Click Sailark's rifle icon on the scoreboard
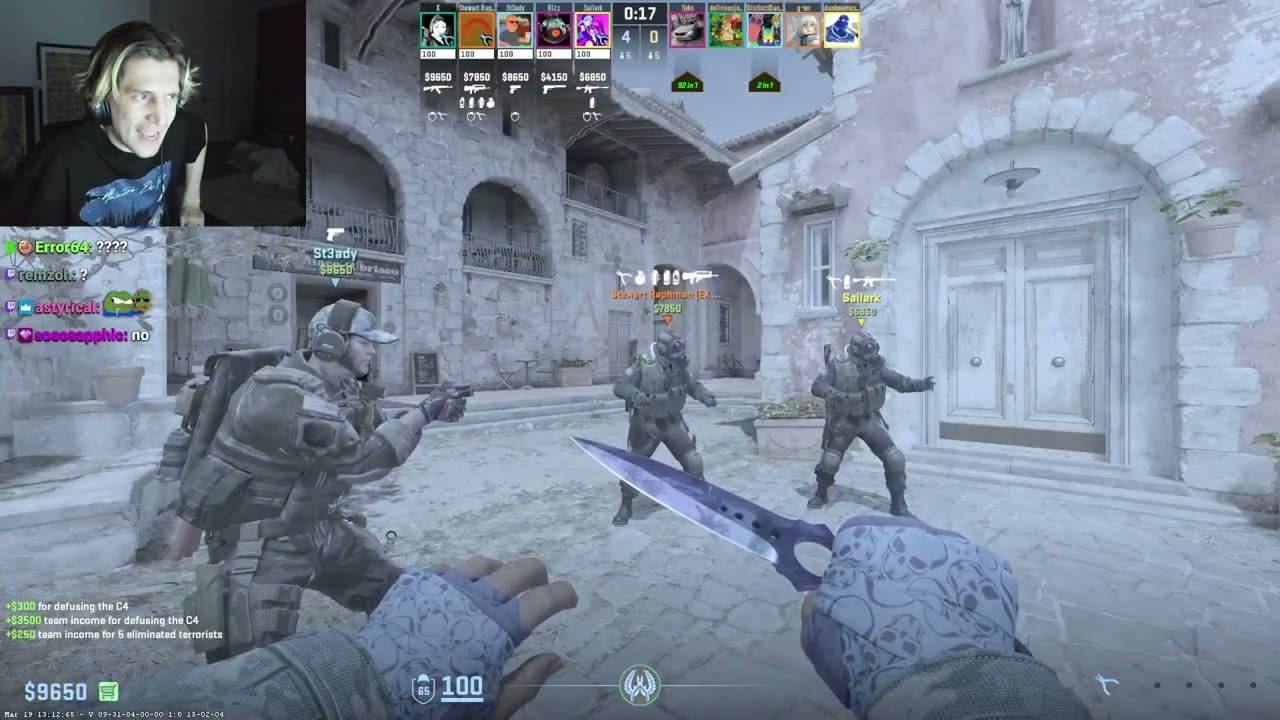Image resolution: width=1280 pixels, height=720 pixels. pyautogui.click(x=591, y=90)
